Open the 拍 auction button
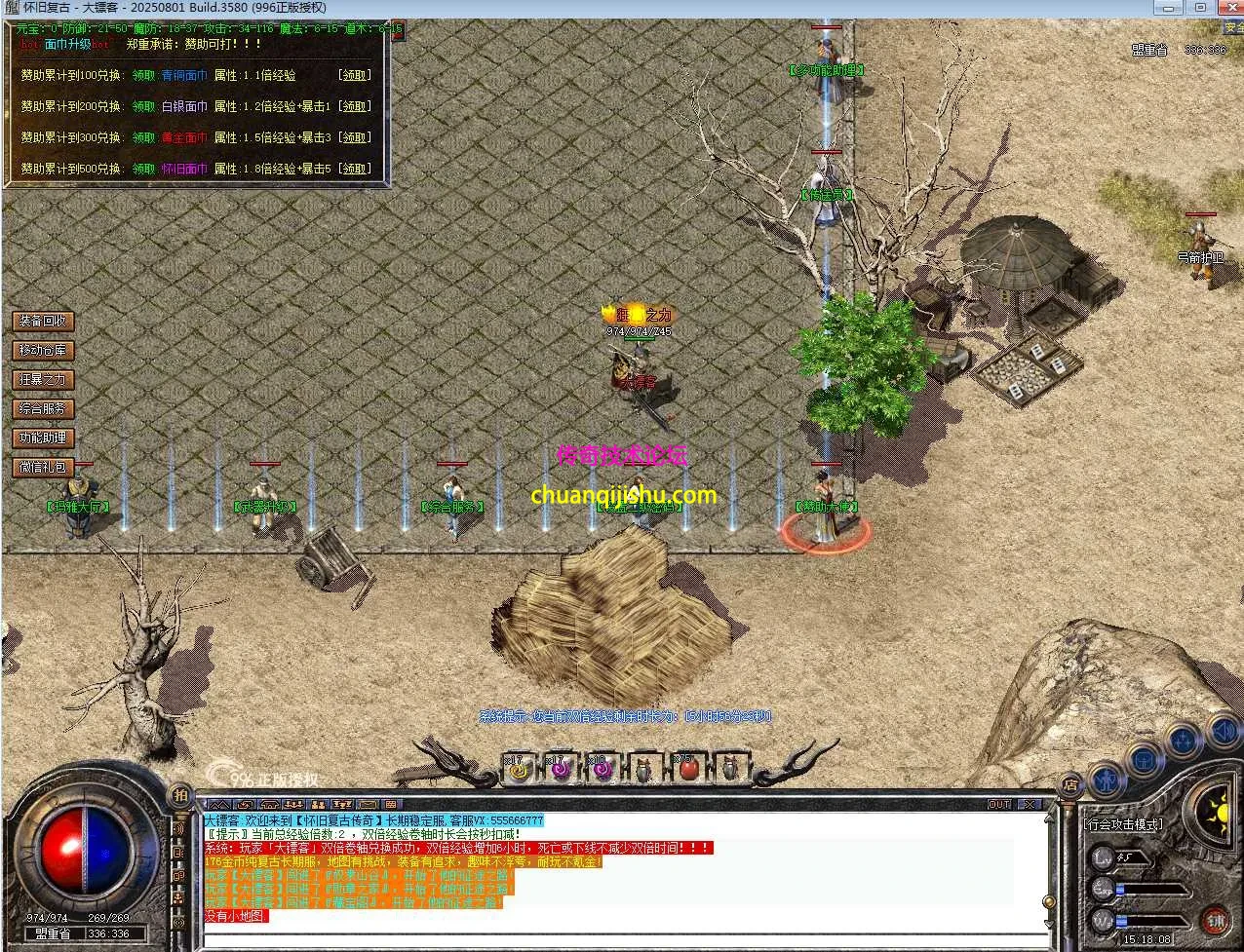The image size is (1244, 952). (x=180, y=795)
